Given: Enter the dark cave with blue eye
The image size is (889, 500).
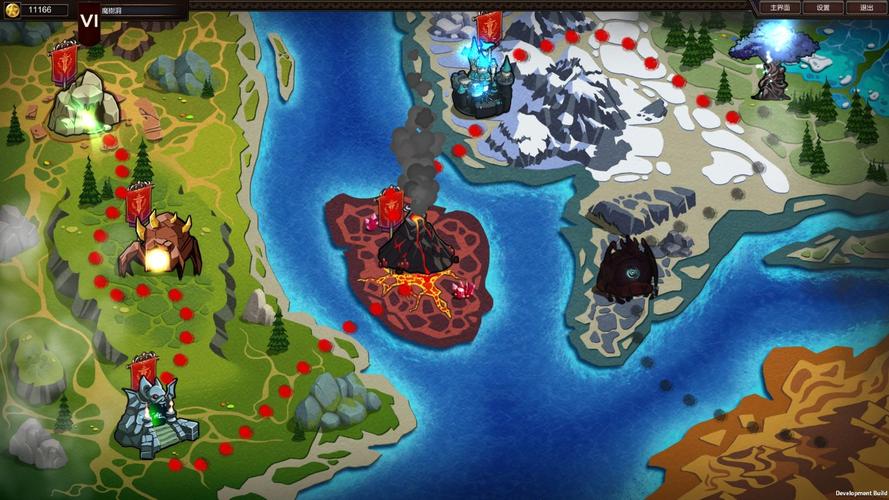Looking at the screenshot, I should point(628,268).
